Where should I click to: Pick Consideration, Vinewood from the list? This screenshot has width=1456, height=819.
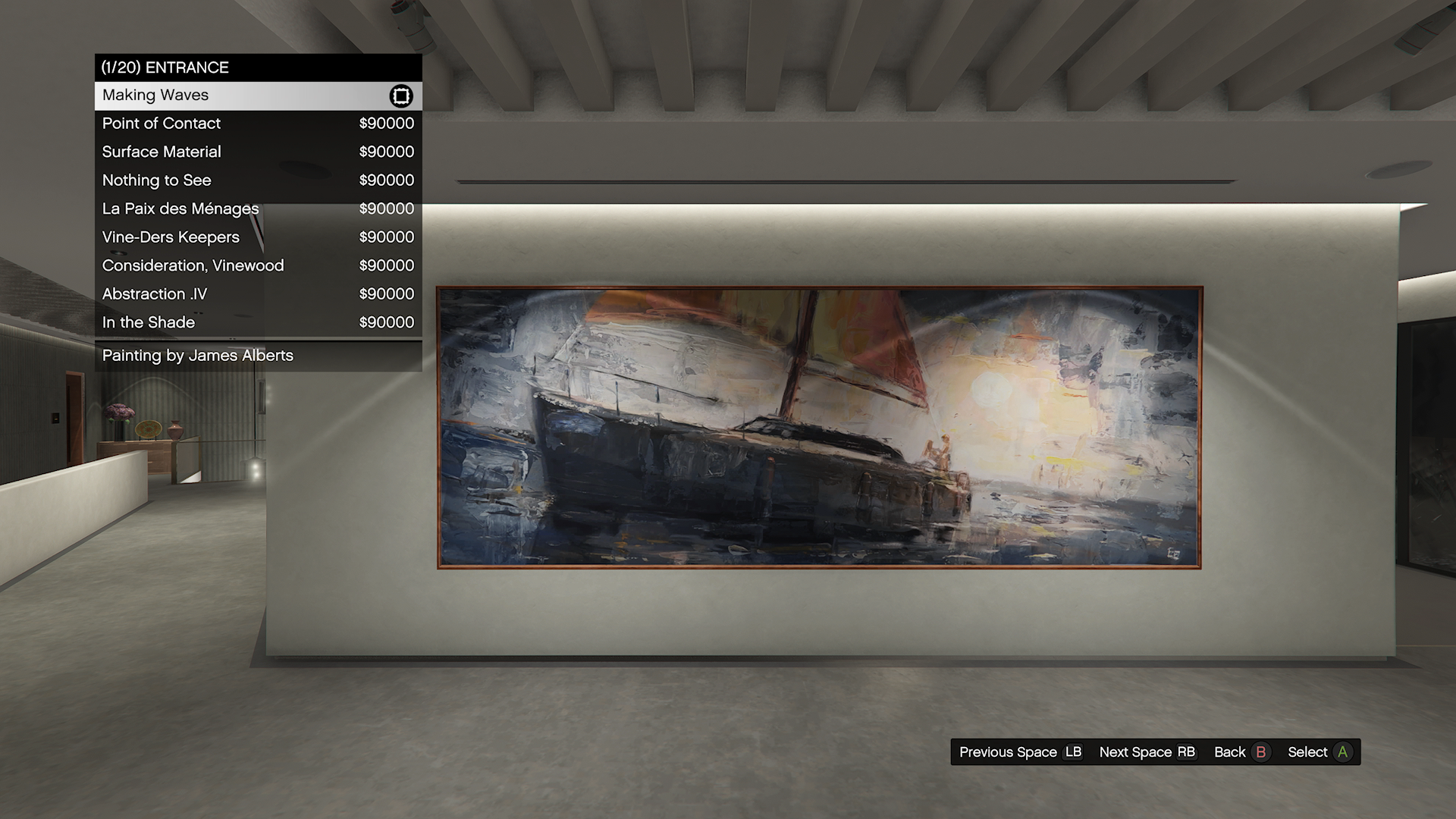pyautogui.click(x=258, y=265)
